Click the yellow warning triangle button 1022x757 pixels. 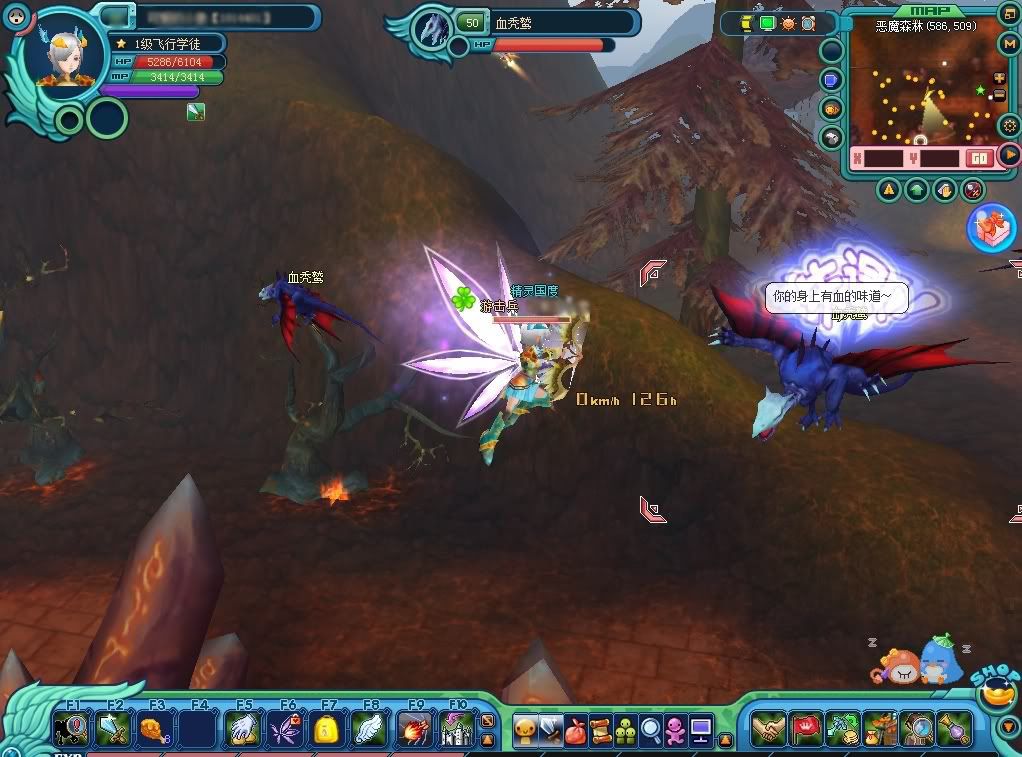click(x=888, y=189)
